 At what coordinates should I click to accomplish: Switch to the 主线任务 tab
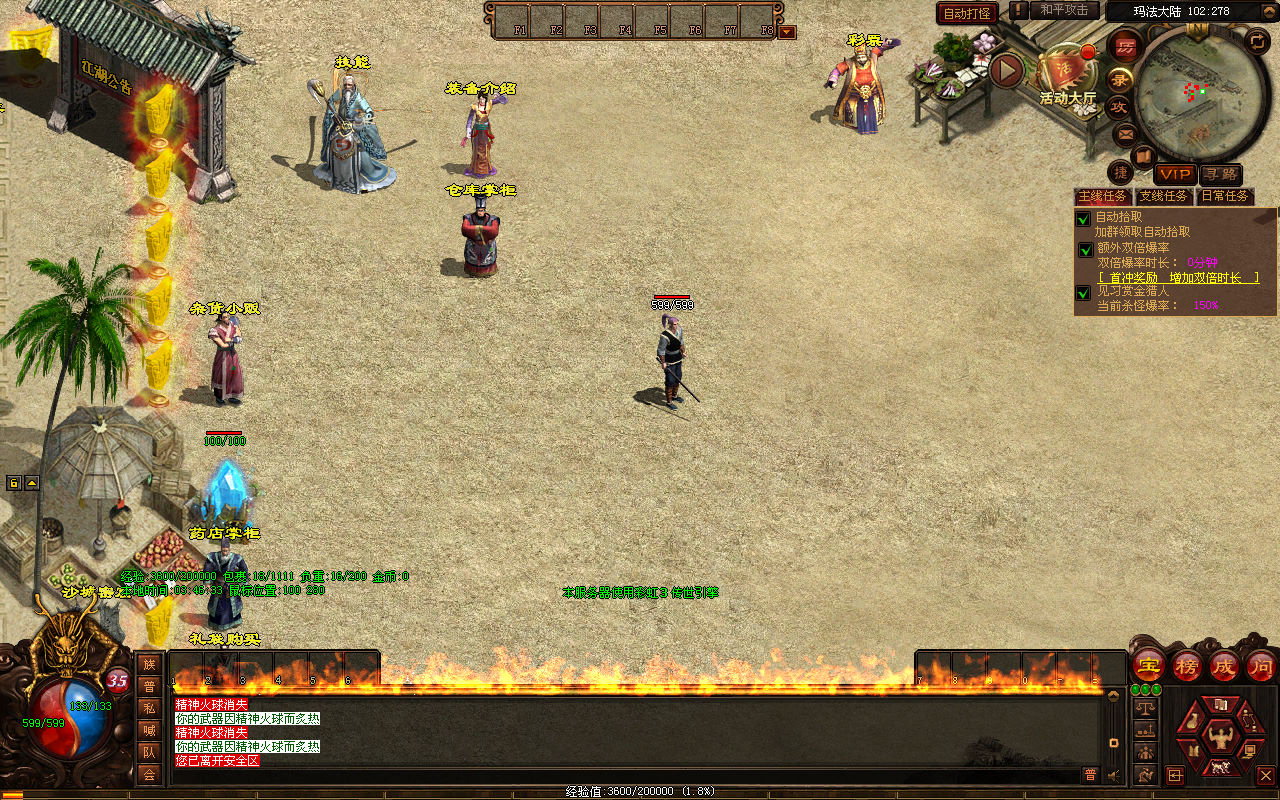(1102, 196)
